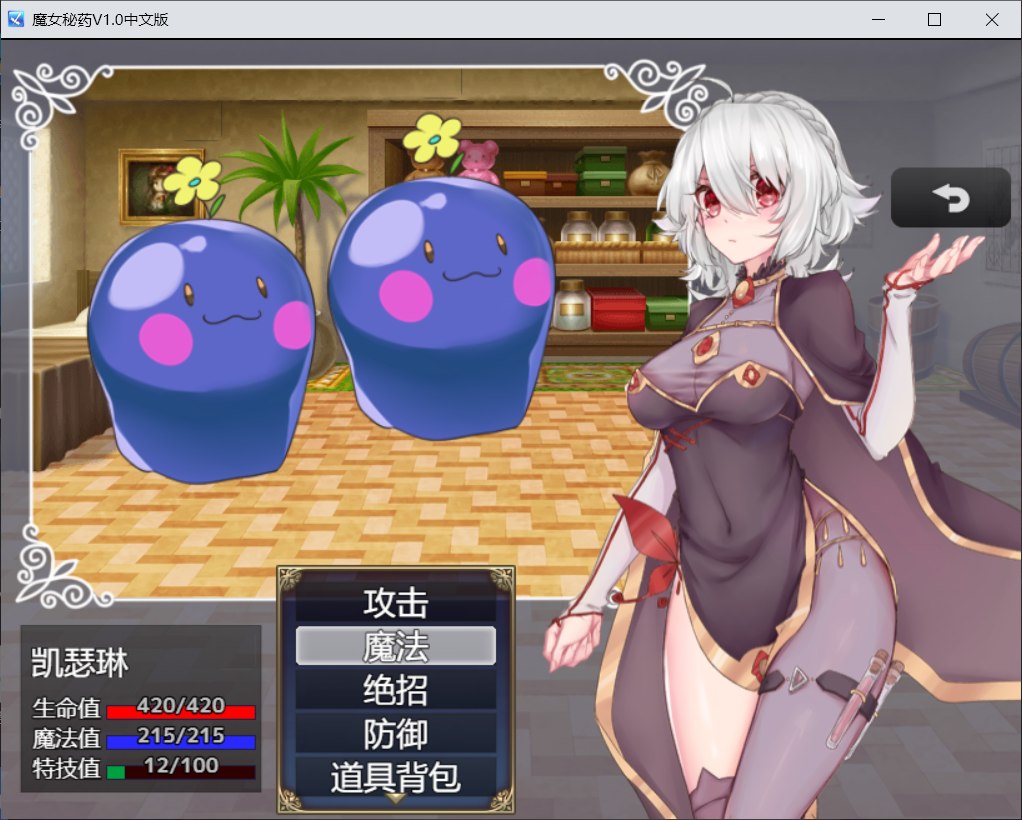Open the 绝招 special moves command
The width and height of the screenshot is (1022, 820).
point(396,691)
